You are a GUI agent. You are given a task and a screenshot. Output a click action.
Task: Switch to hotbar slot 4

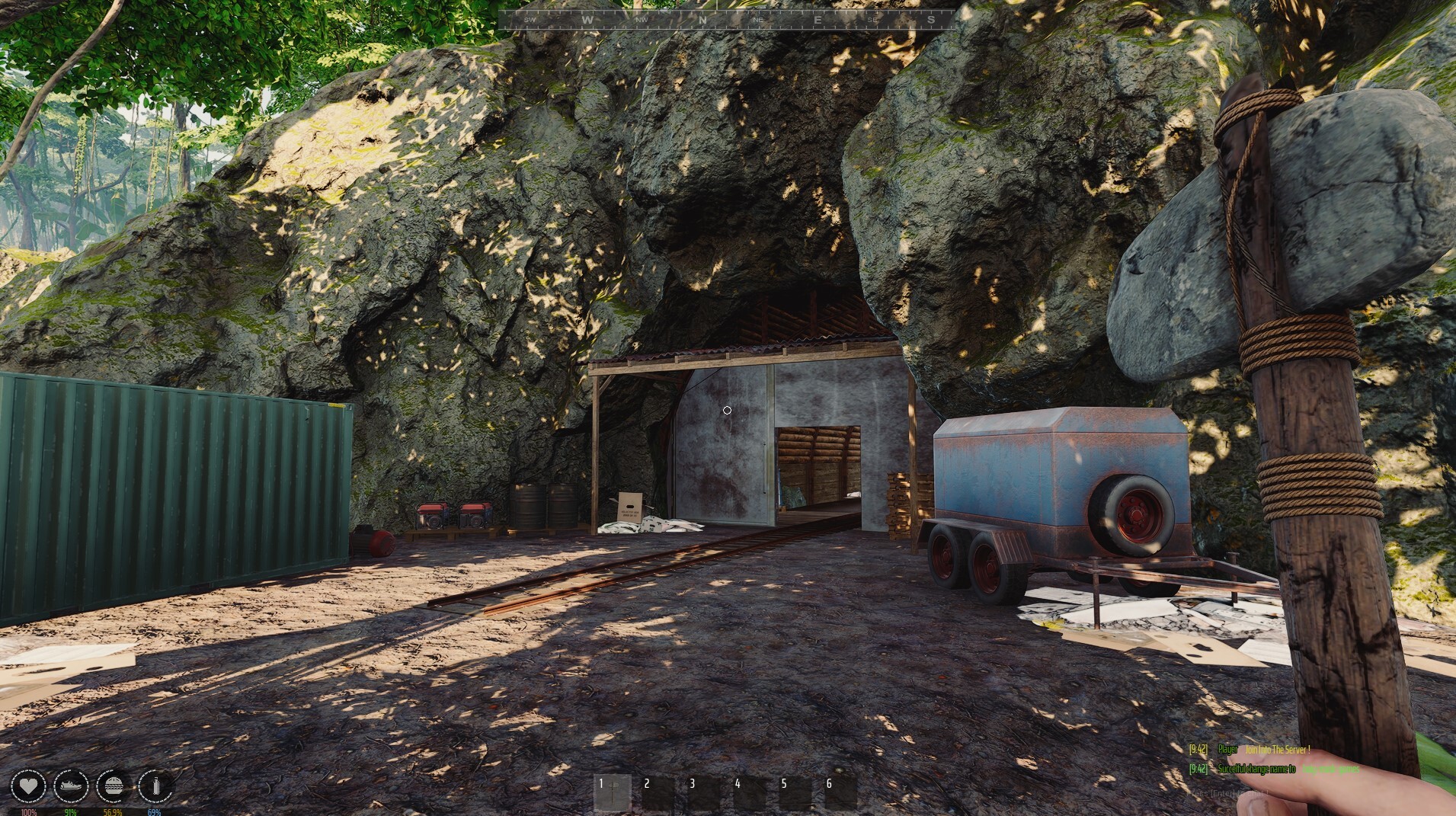749,793
